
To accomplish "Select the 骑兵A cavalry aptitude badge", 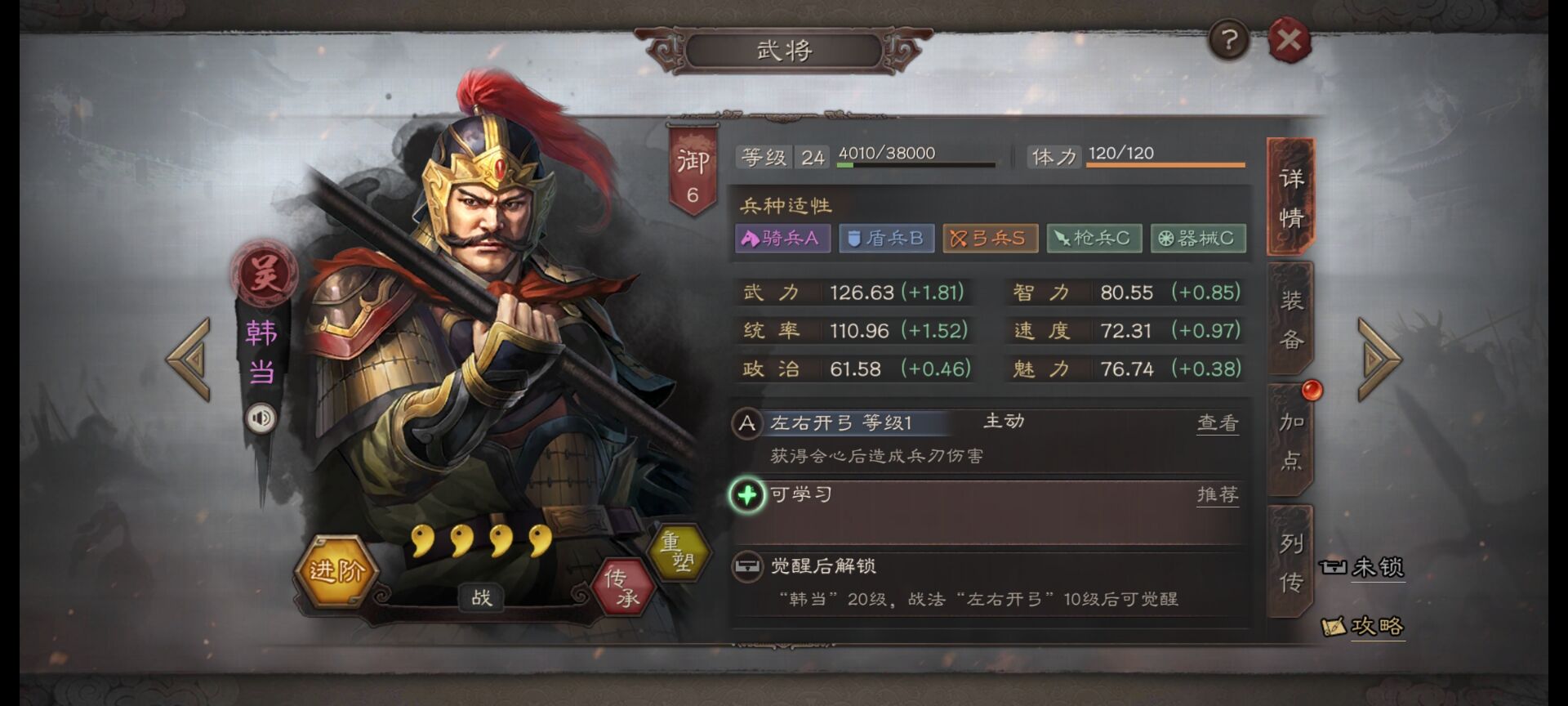I will (x=783, y=239).
